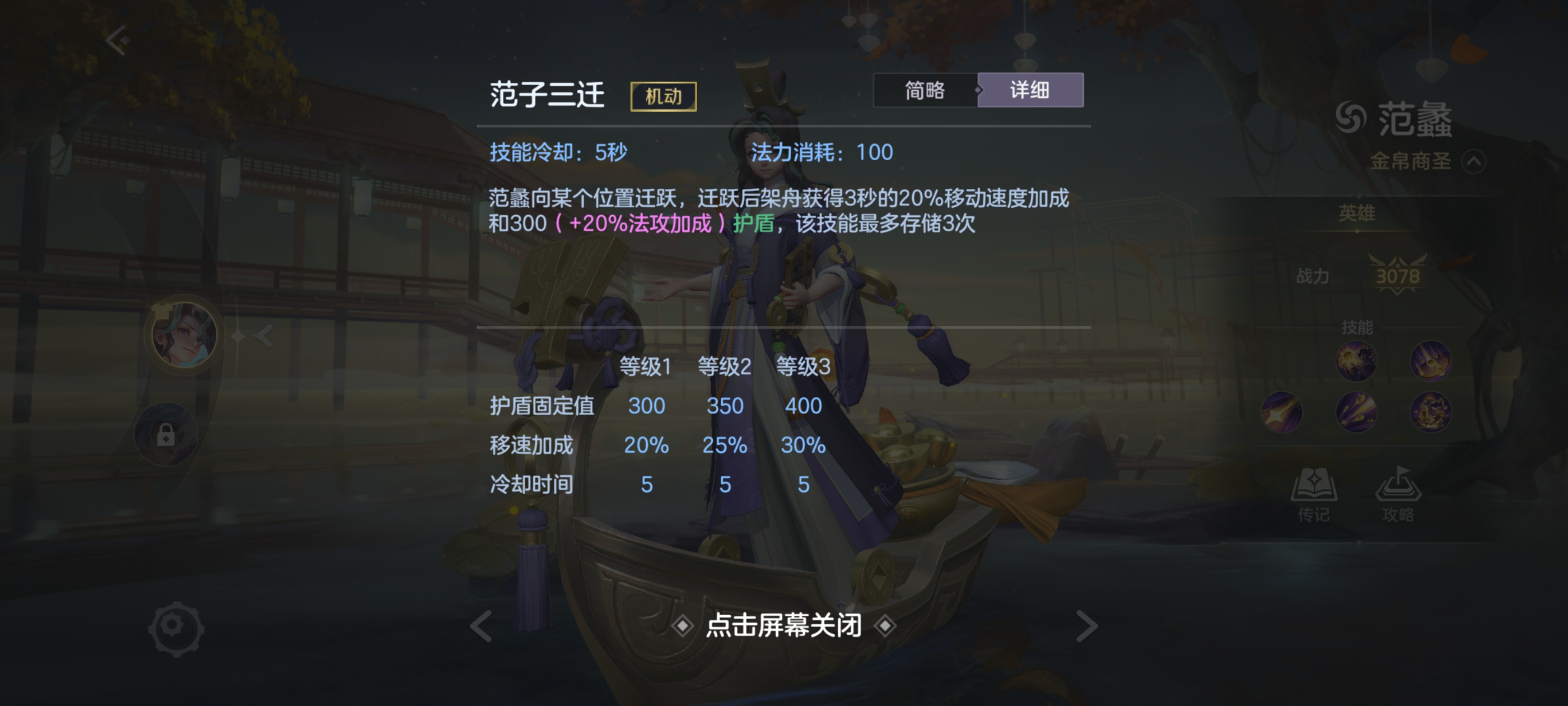Image resolution: width=1568 pixels, height=706 pixels.
Task: Select the ultimate skill icon beside 技能 row
Action: tap(1431, 412)
